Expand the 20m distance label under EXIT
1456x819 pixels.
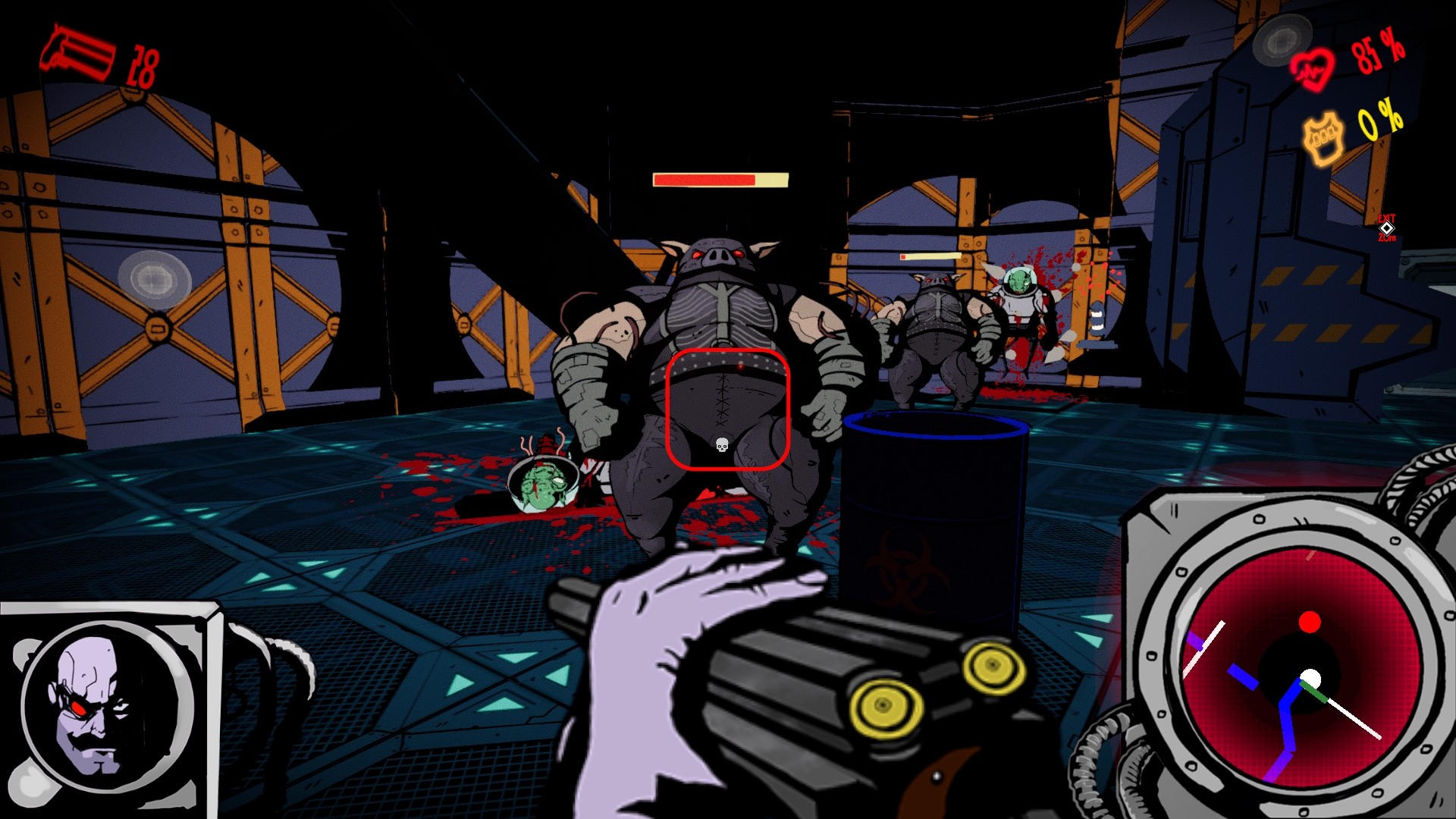[1386, 240]
